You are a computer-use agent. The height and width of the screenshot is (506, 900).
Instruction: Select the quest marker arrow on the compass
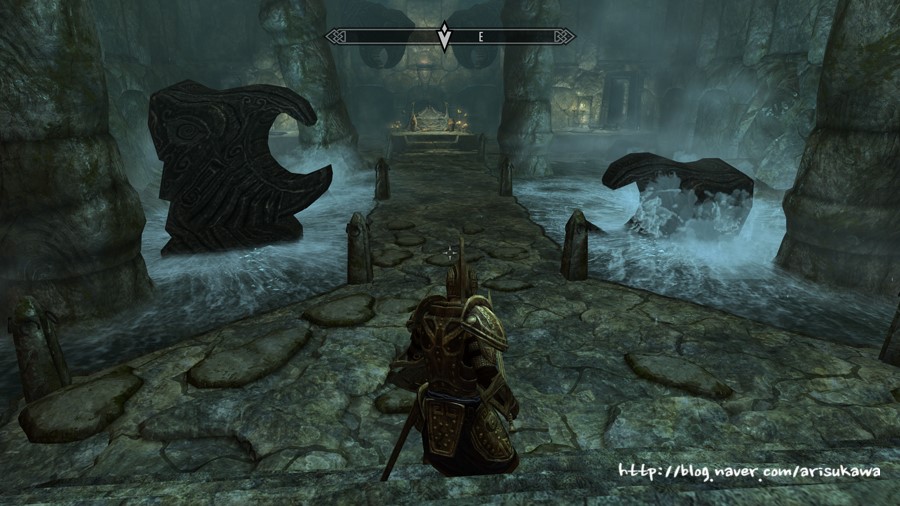445,37
